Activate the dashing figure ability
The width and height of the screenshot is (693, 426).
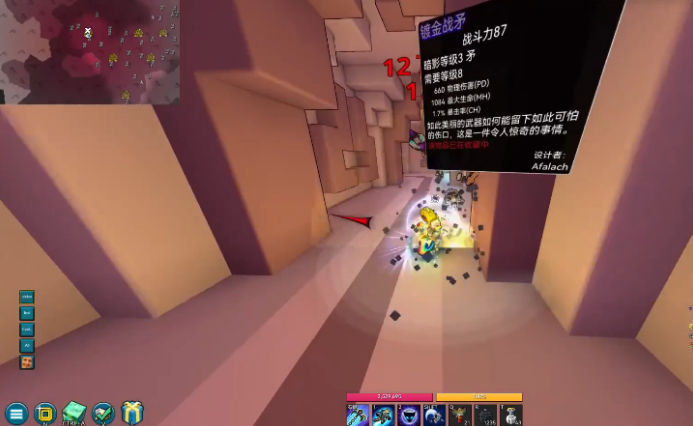[383, 415]
